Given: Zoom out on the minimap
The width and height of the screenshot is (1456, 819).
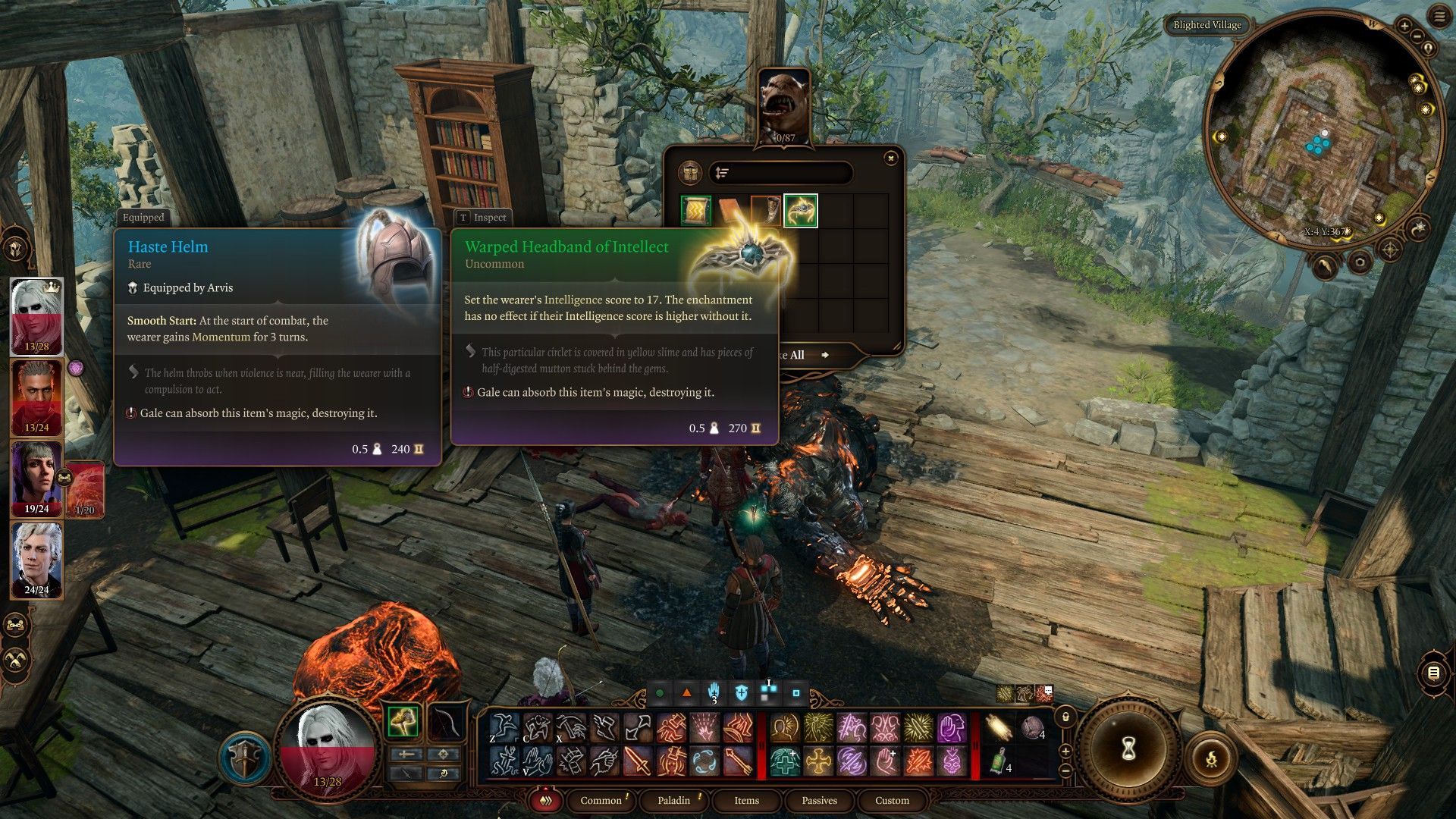Looking at the screenshot, I should [x=1418, y=36].
